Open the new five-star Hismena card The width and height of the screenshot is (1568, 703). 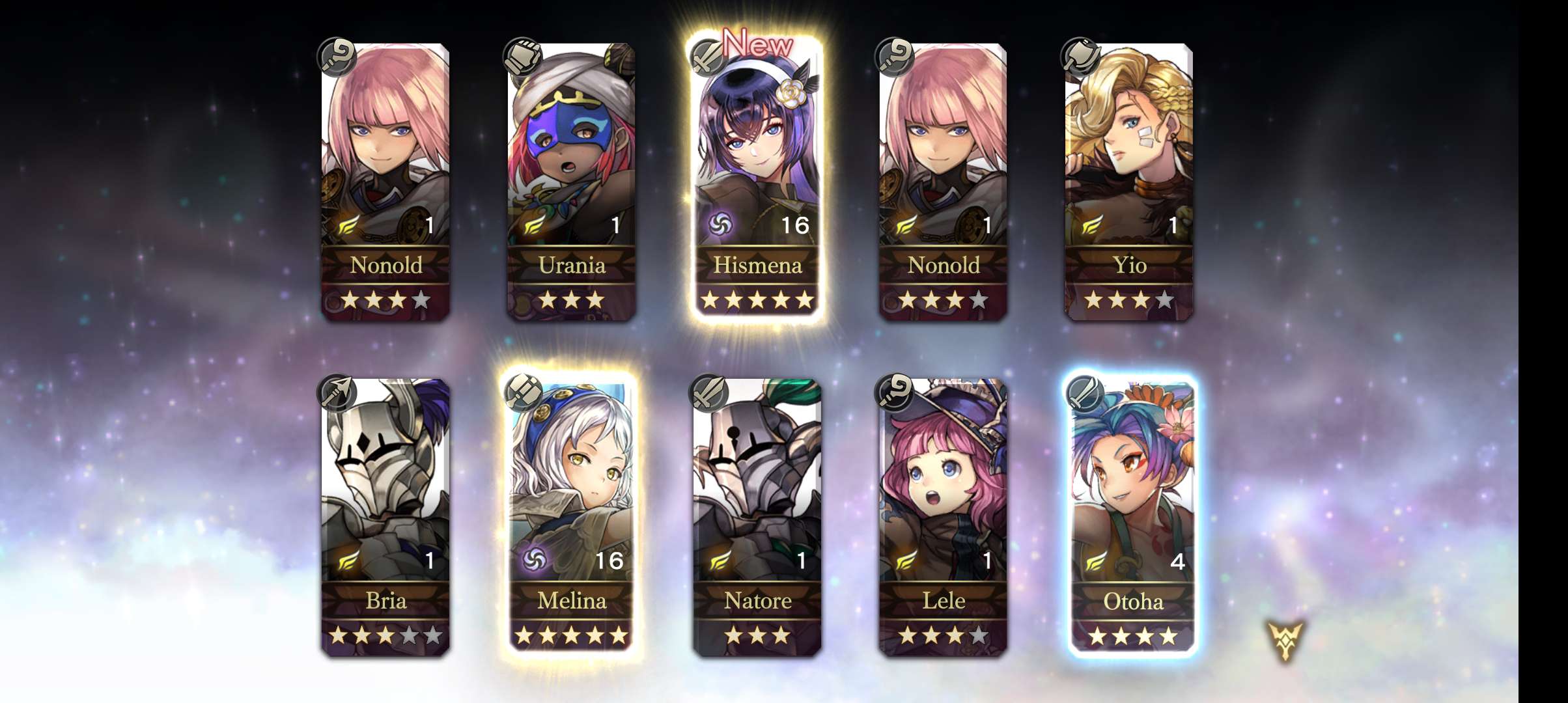tap(757, 182)
